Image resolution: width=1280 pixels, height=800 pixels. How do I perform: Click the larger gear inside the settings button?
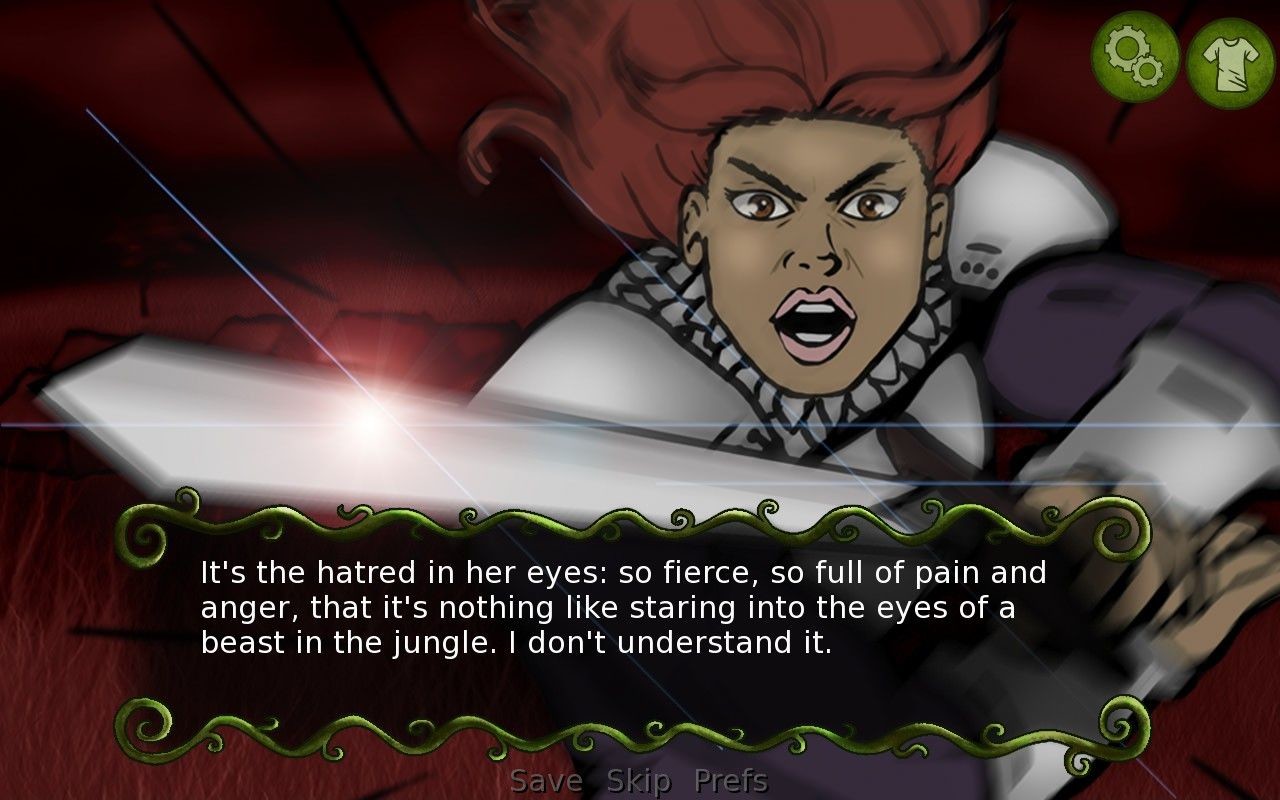[1127, 47]
